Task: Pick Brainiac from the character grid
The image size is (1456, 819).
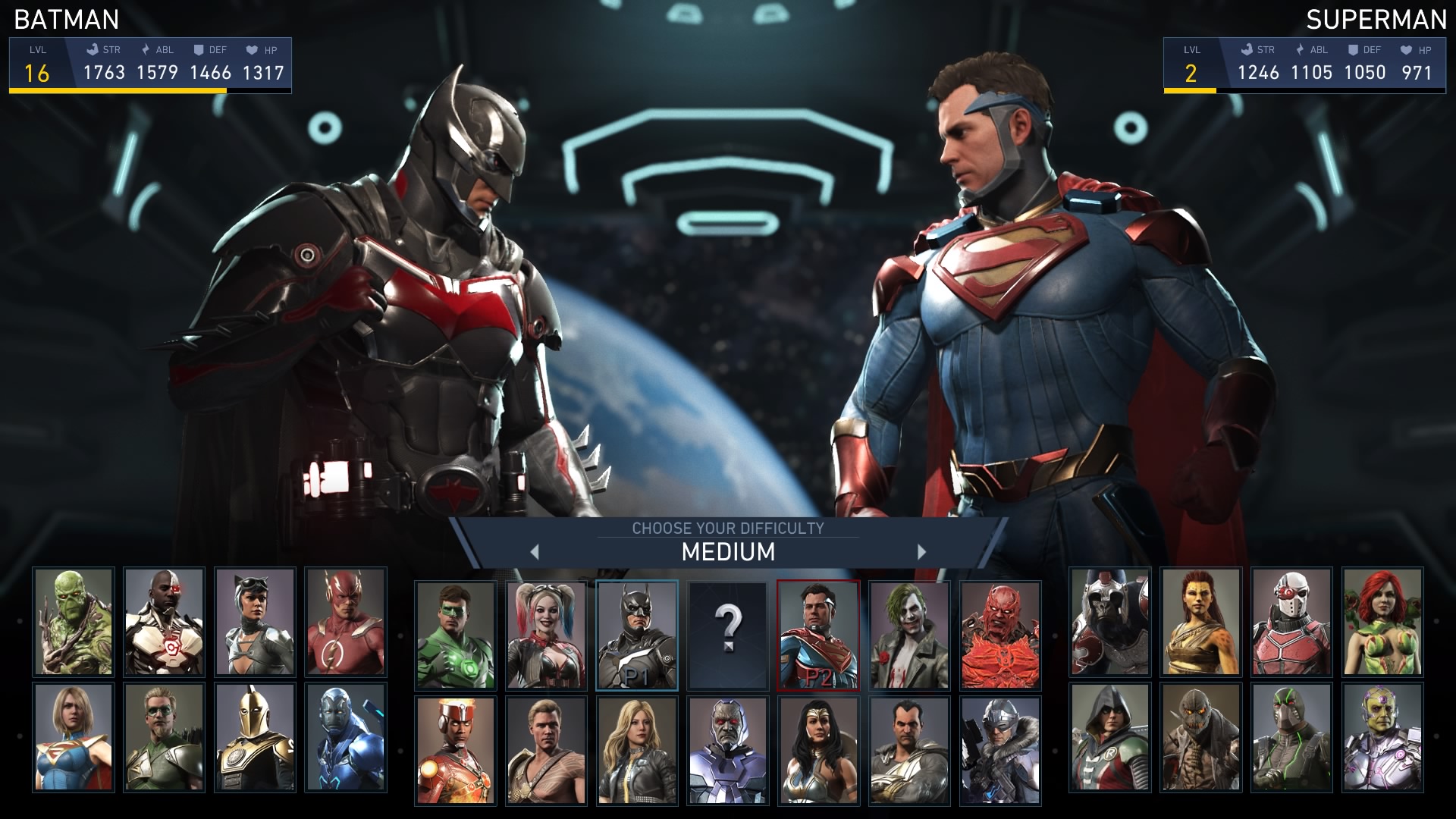Action: (1382, 737)
